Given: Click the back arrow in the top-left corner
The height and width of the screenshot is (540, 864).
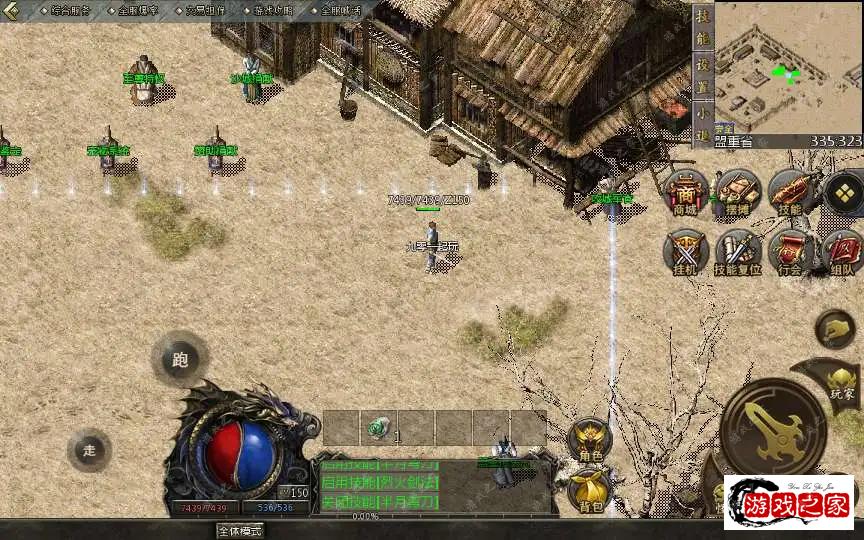Looking at the screenshot, I should (10, 11).
